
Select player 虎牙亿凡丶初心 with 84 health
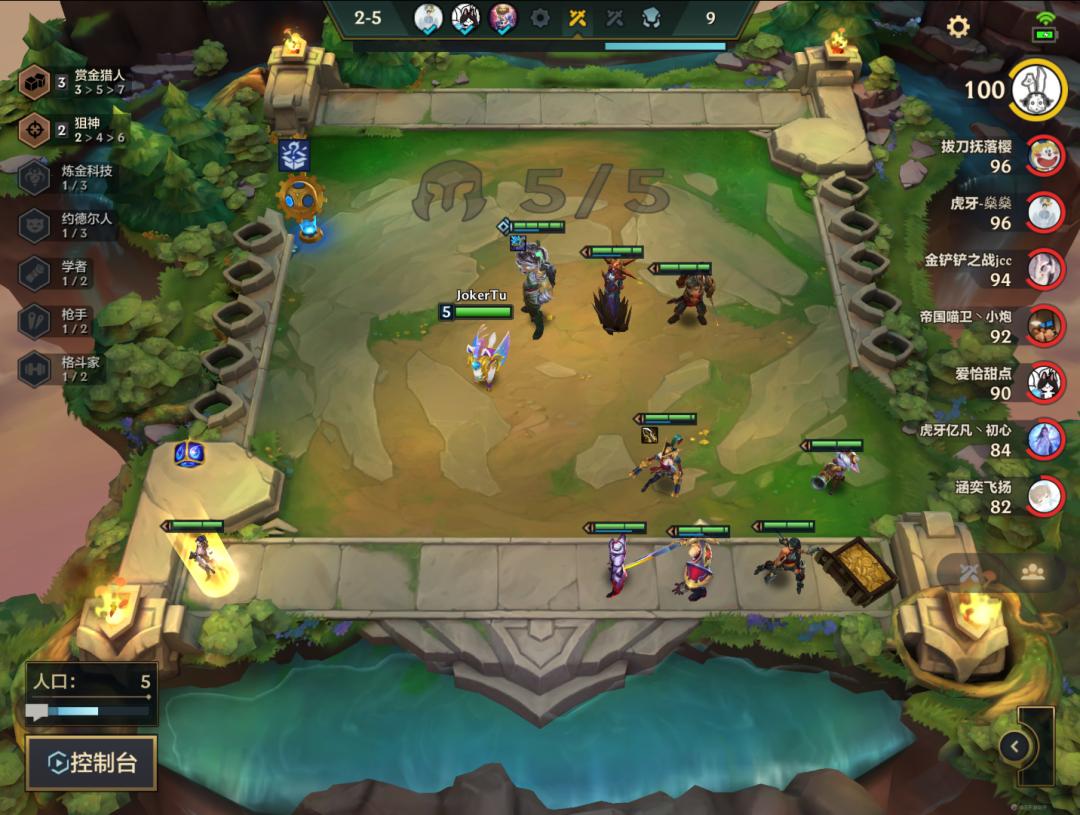(x=1045, y=438)
